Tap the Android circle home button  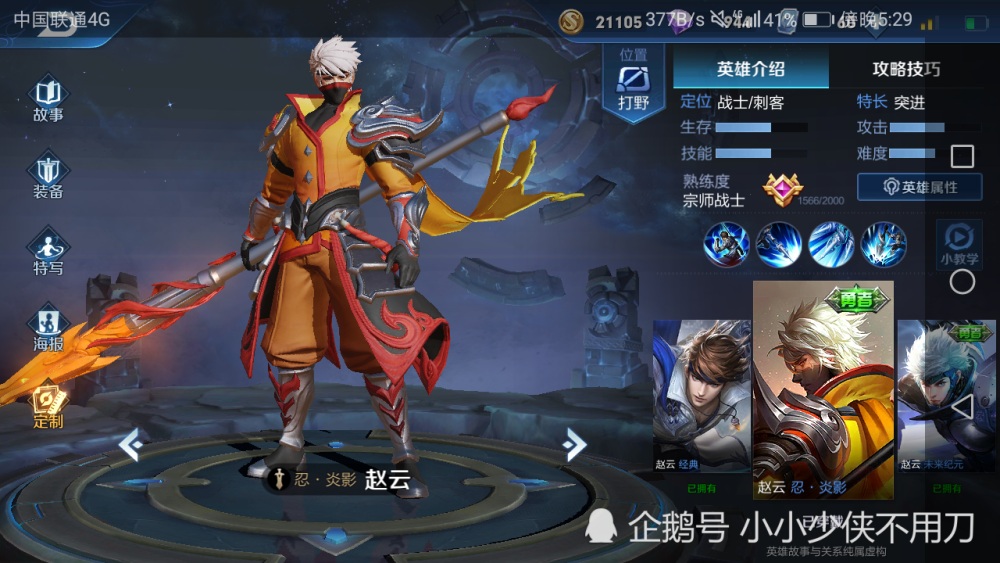[x=962, y=282]
